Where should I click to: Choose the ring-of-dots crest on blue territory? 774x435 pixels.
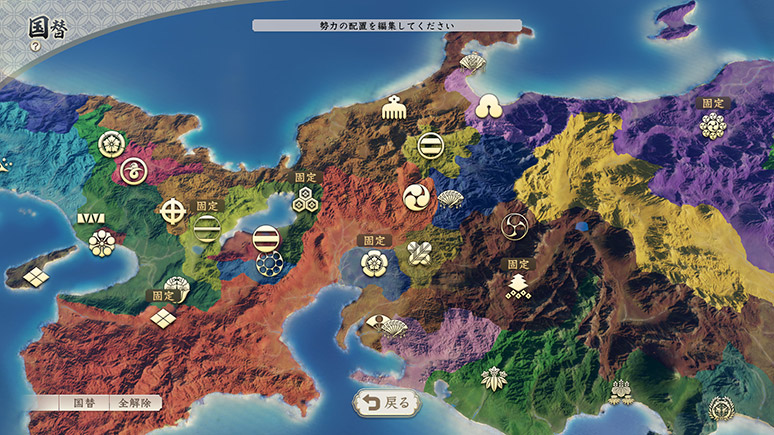[266, 263]
